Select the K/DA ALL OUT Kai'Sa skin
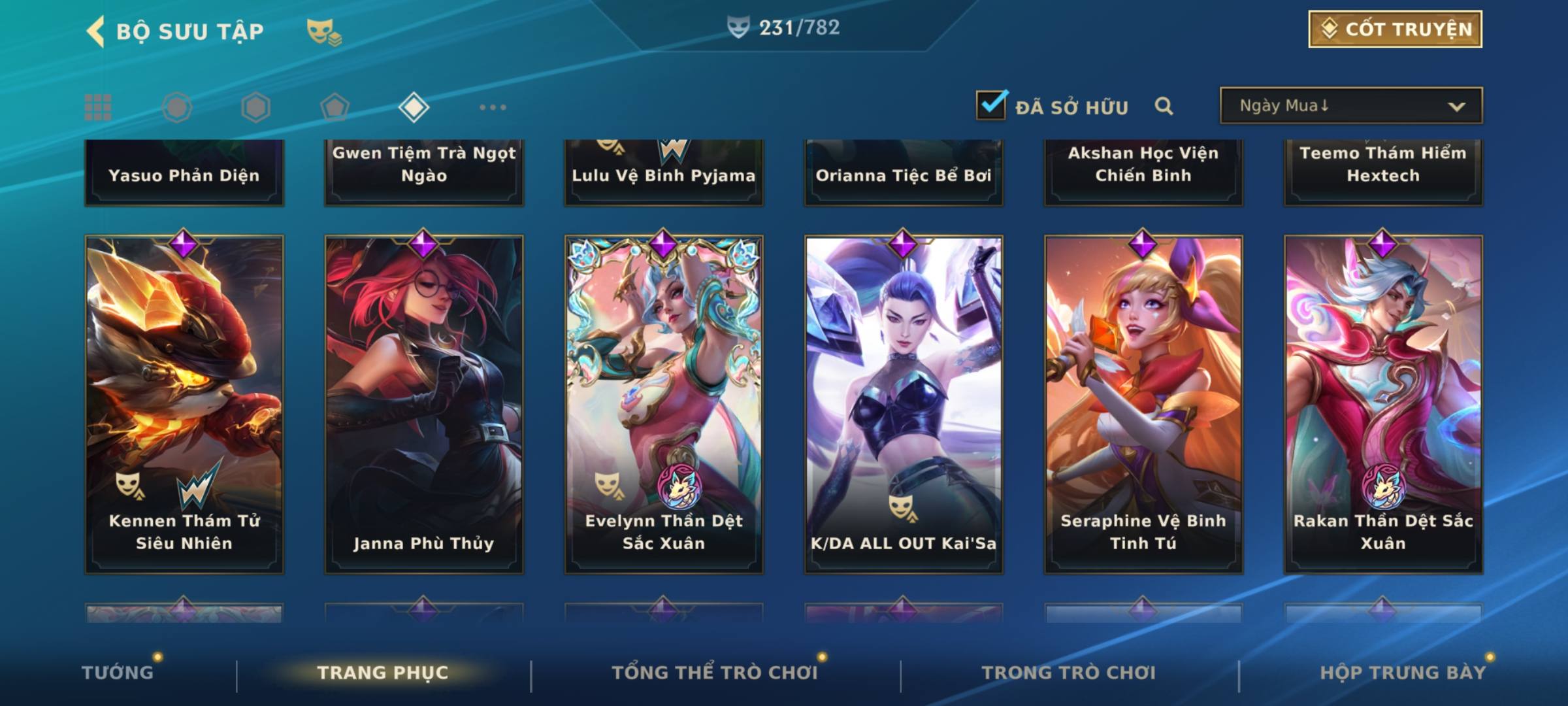This screenshot has width=1568, height=706. pos(904,404)
